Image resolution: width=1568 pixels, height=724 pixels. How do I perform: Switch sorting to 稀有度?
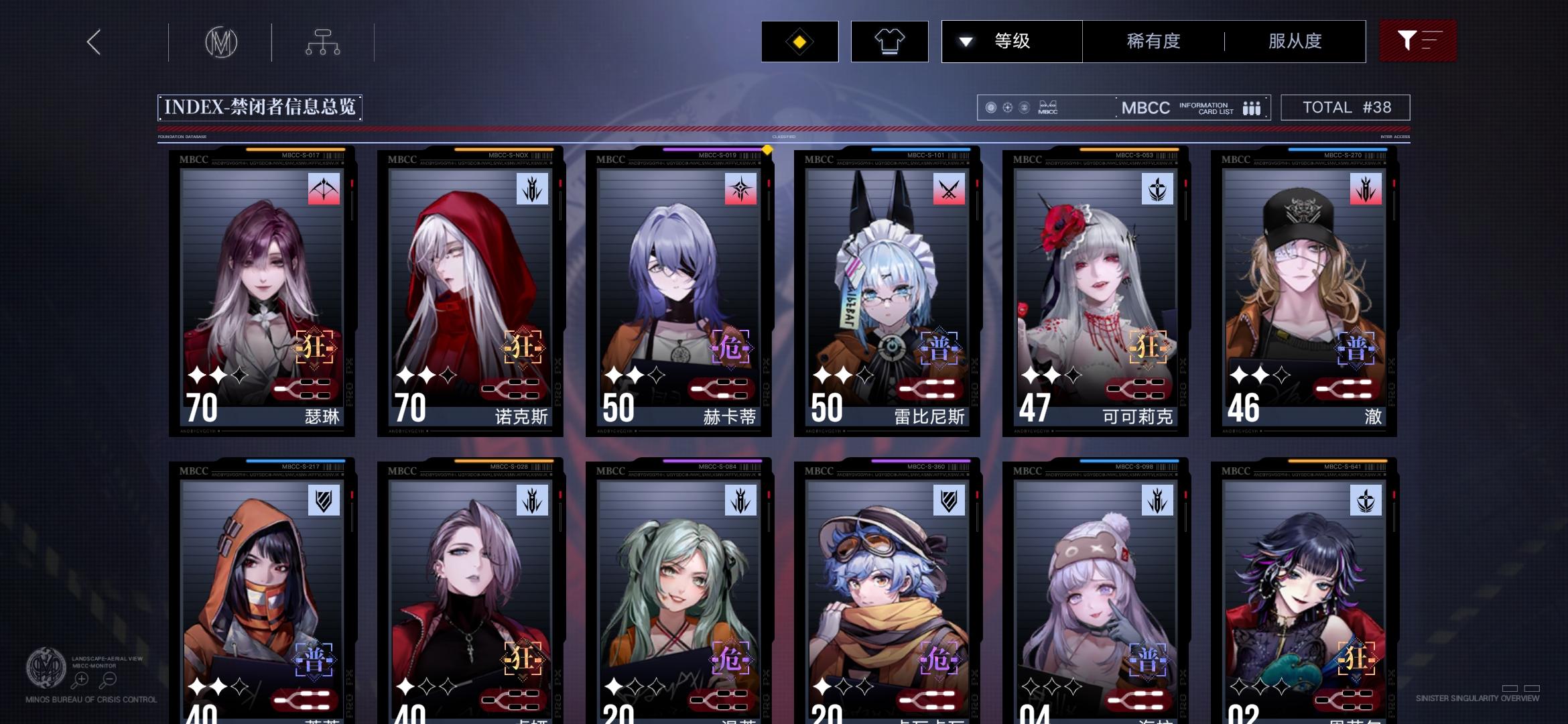pos(1151,41)
